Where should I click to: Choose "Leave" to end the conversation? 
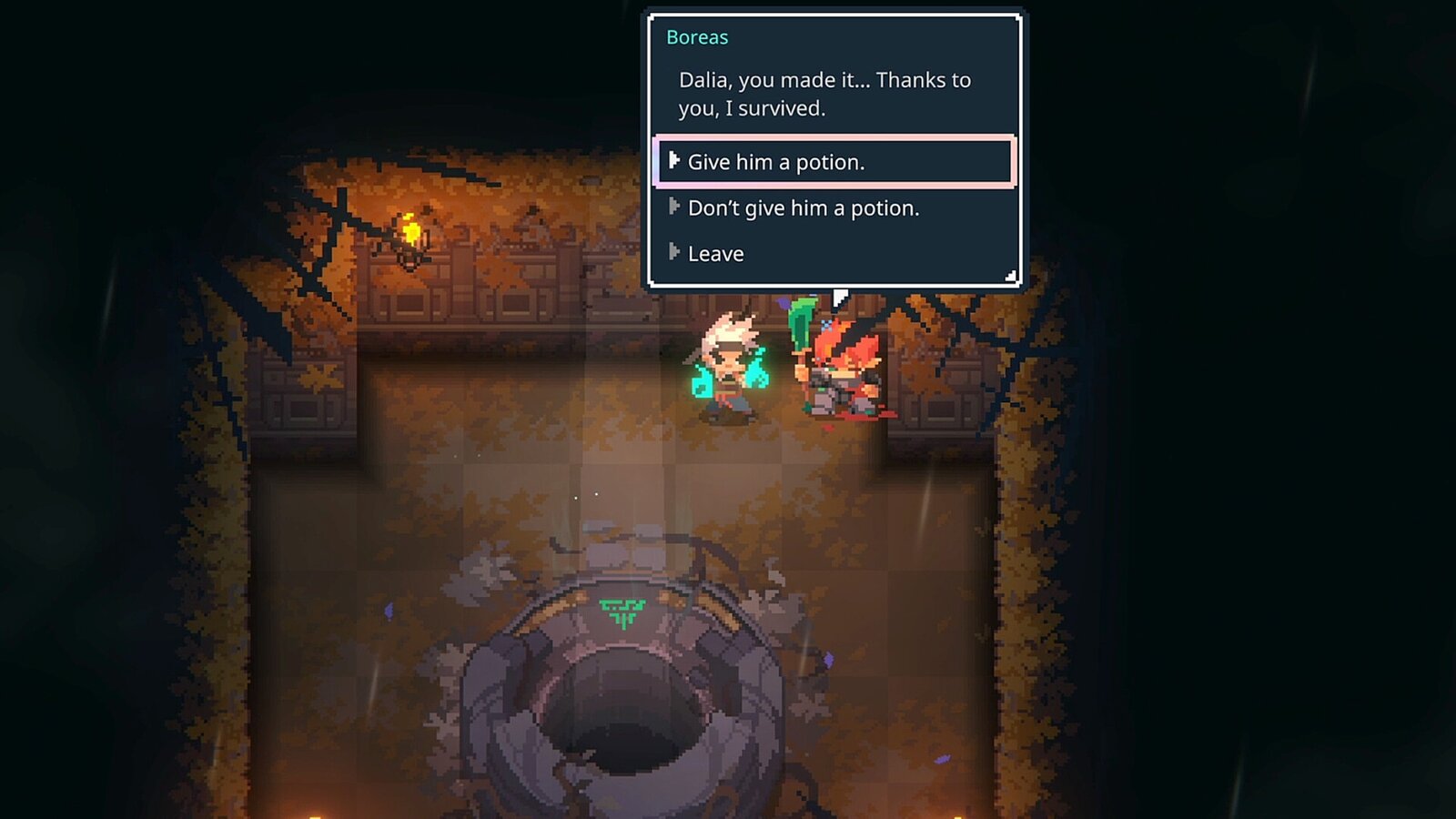click(x=716, y=253)
